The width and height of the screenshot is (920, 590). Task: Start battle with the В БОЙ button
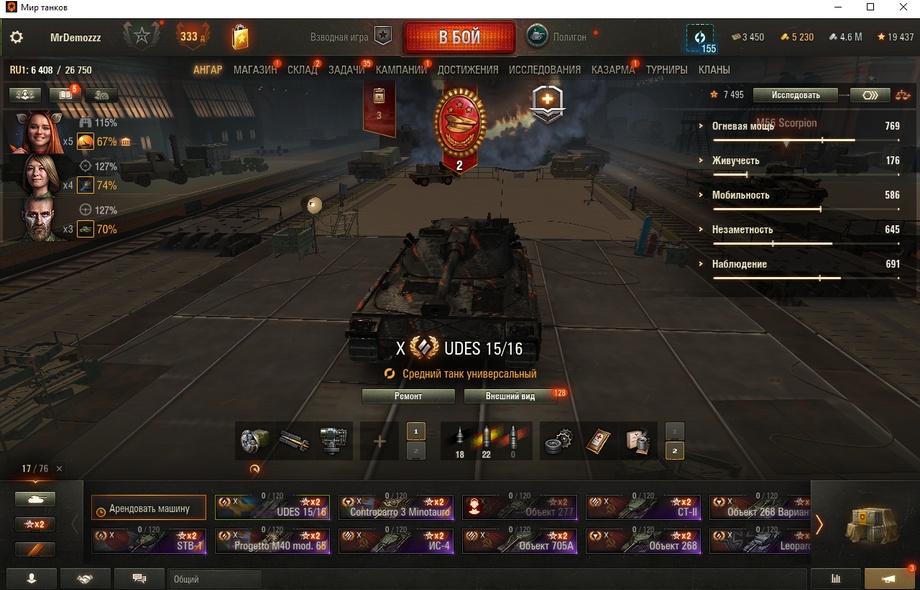(x=459, y=38)
